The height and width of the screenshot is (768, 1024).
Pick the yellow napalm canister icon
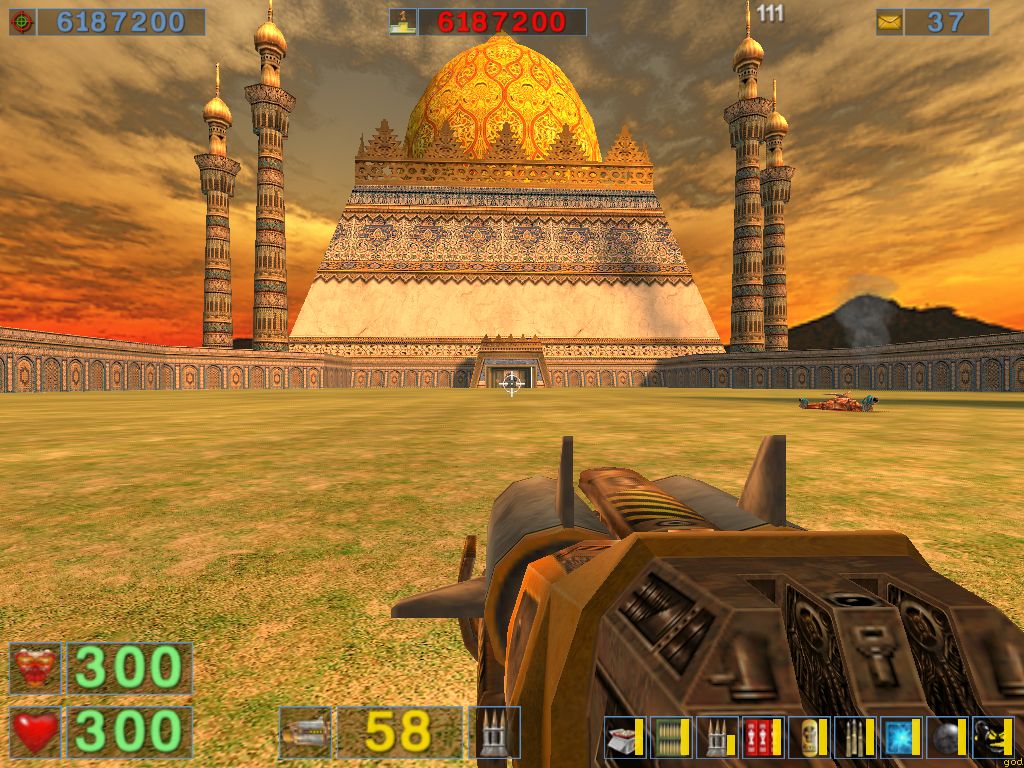click(807, 738)
